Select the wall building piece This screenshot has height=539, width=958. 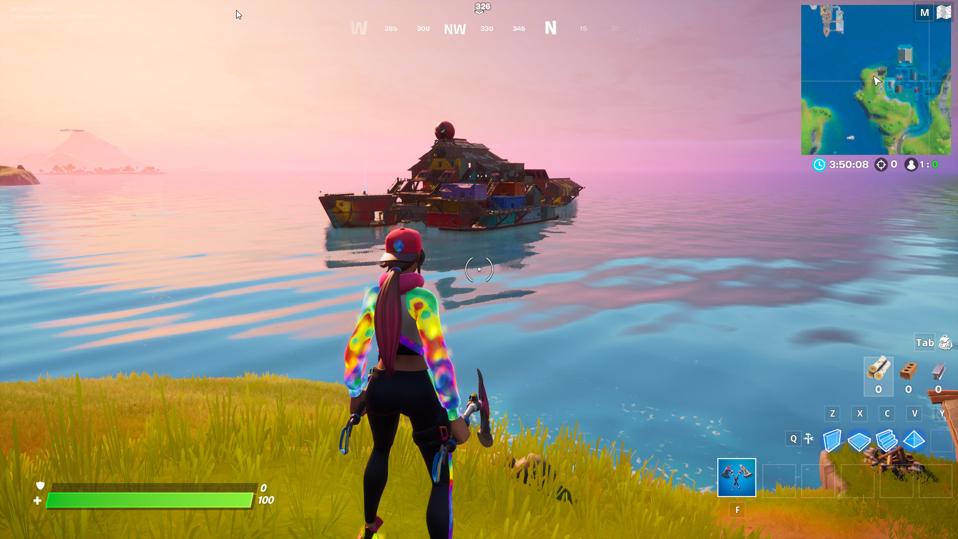pos(832,440)
